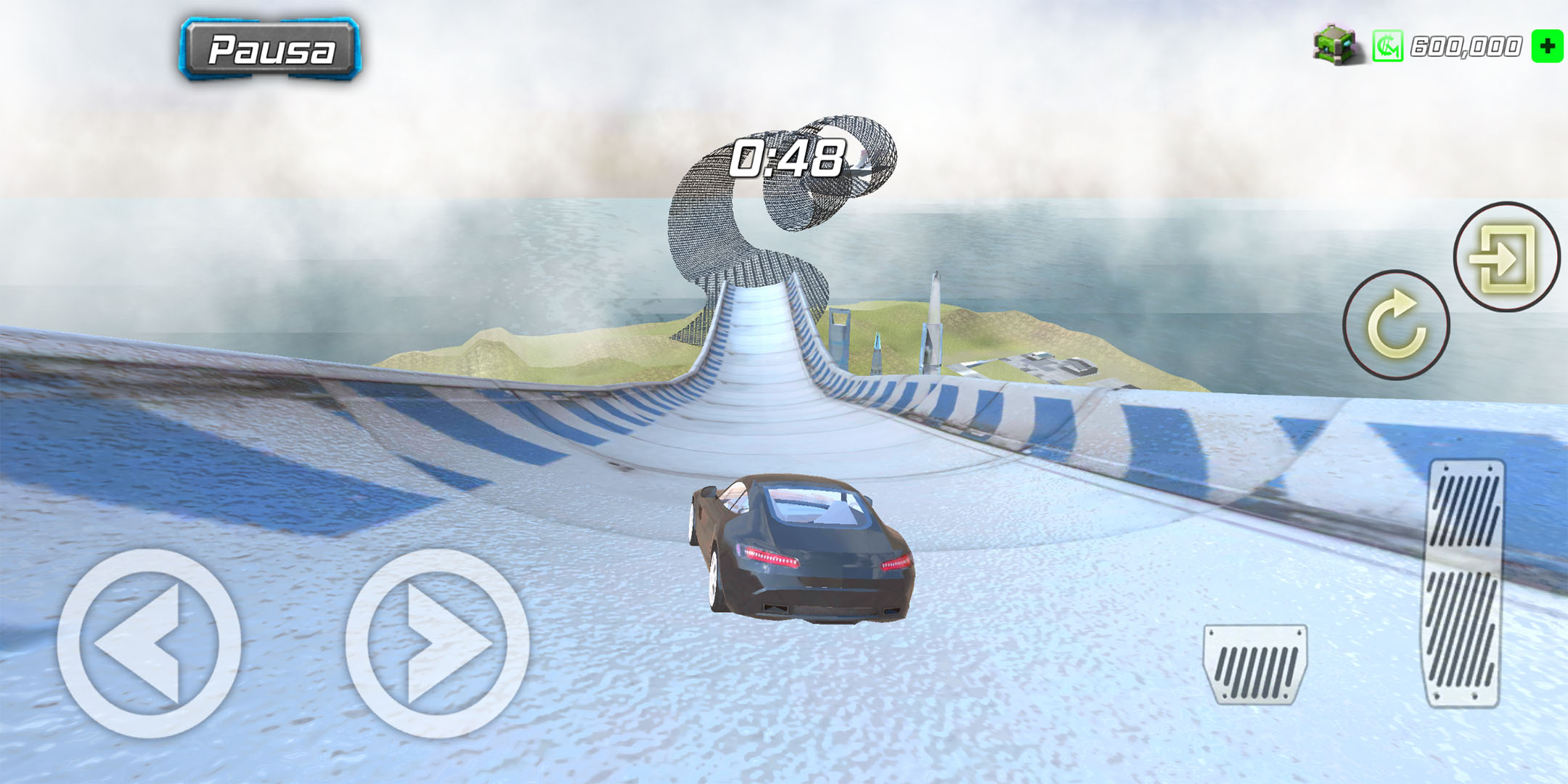Open the green crate icon
The image size is (1568, 784).
point(1336,45)
